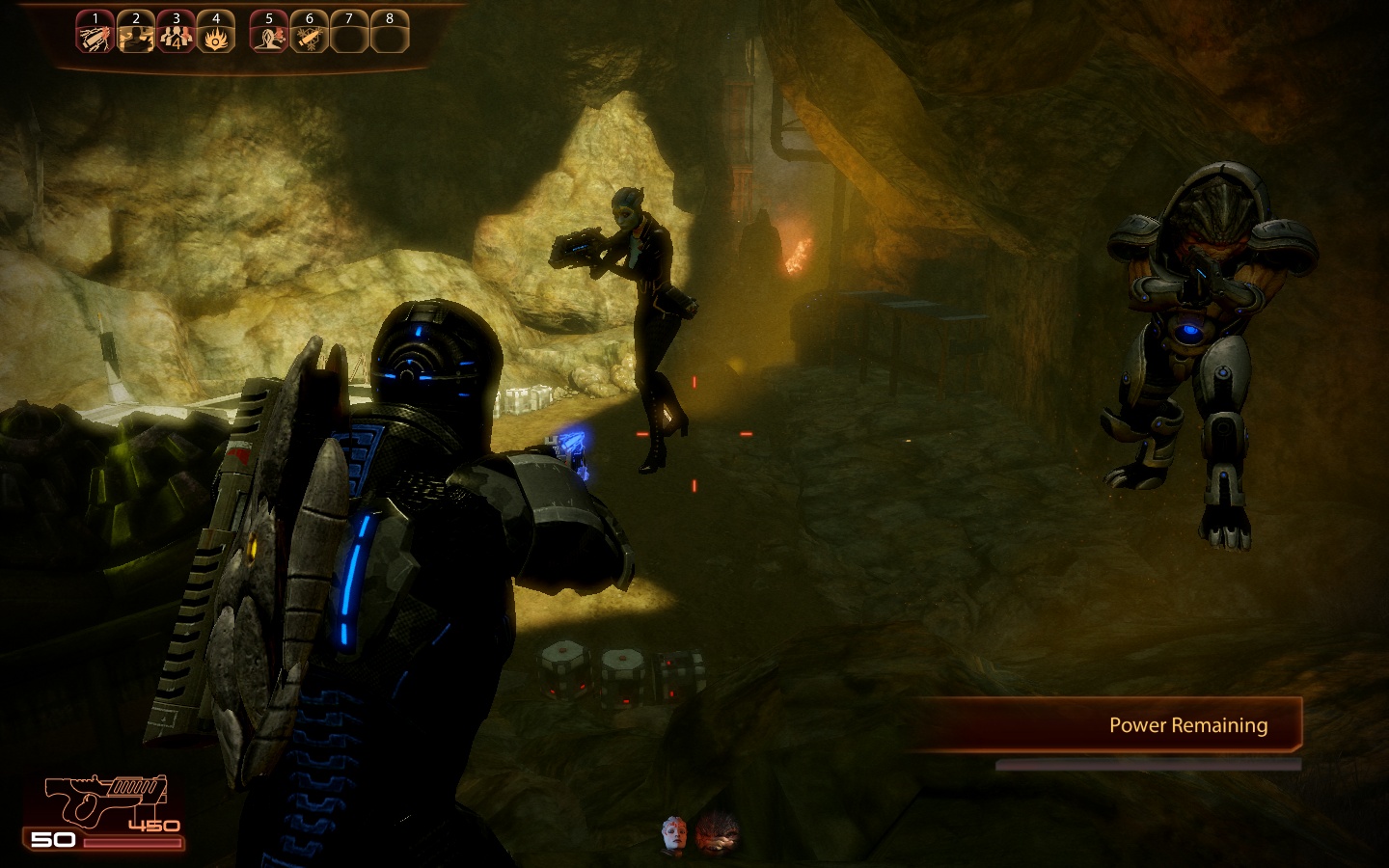Select the krogan squadmate portrait
Screen dimensions: 1389x868
coord(718,834)
